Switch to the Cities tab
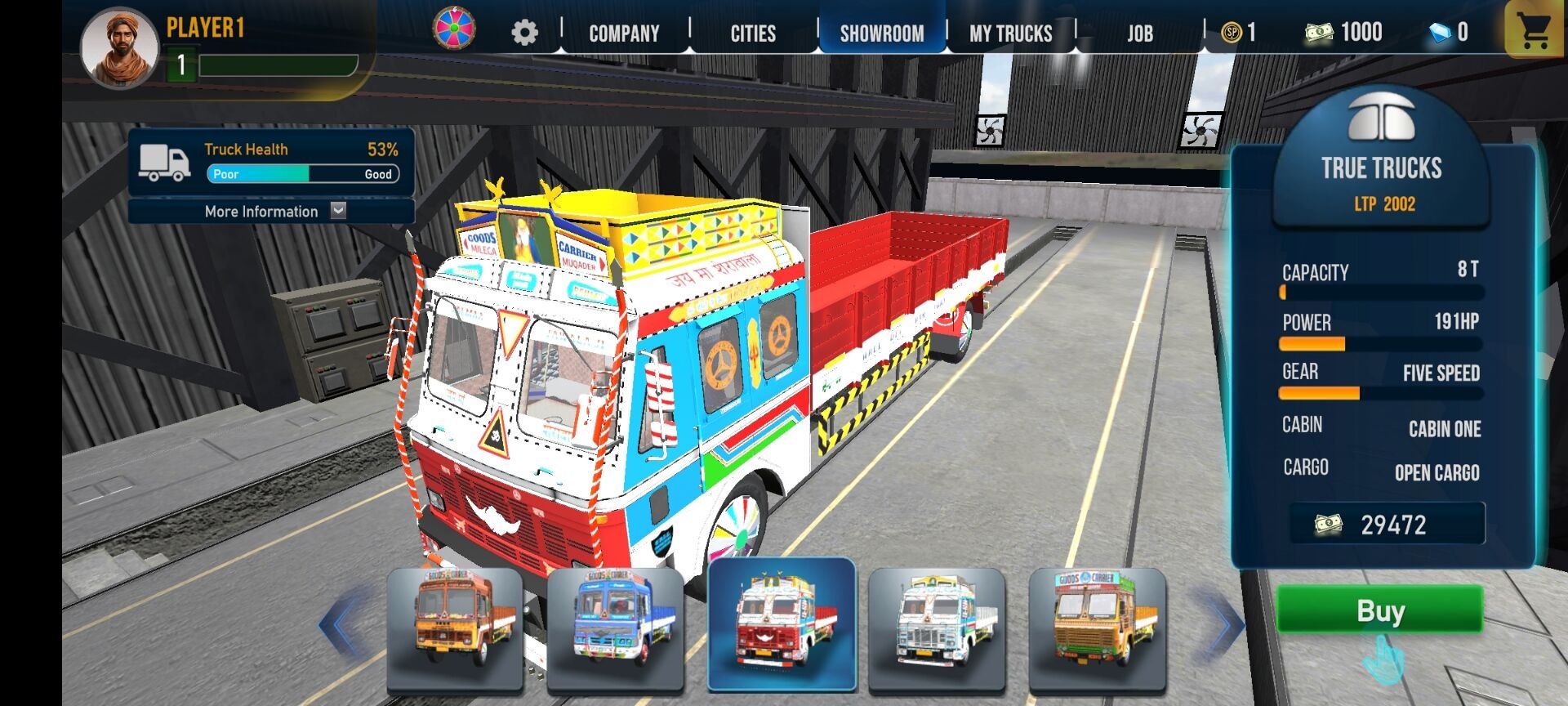 click(x=753, y=34)
